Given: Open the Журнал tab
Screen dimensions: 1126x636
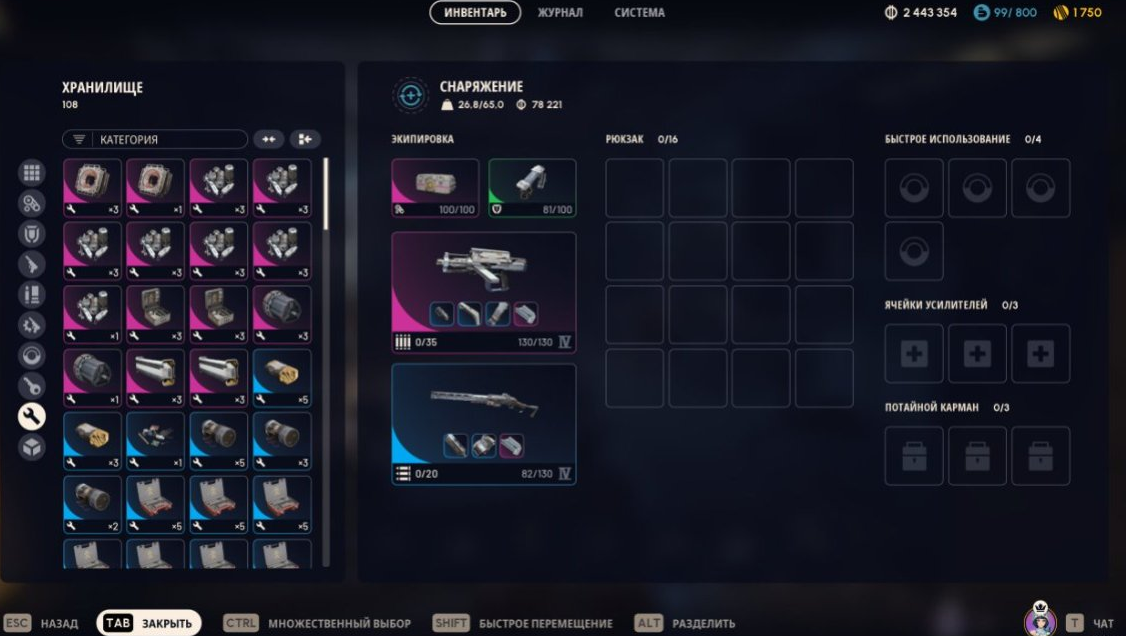Looking at the screenshot, I should click(x=560, y=13).
